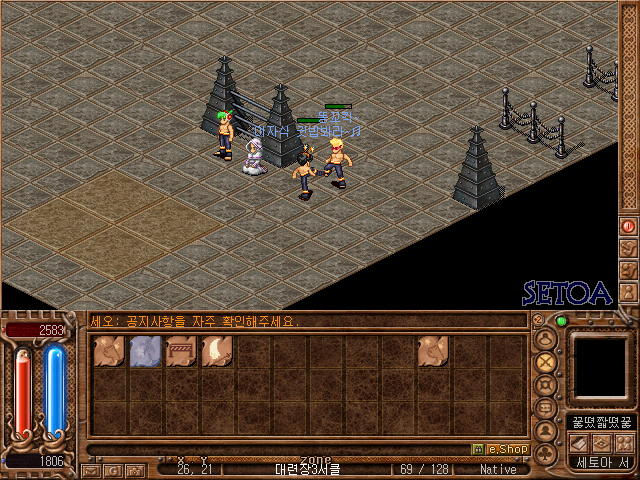The image size is (640, 480).
Task: Click the green status light indicator
Action: [x=561, y=322]
